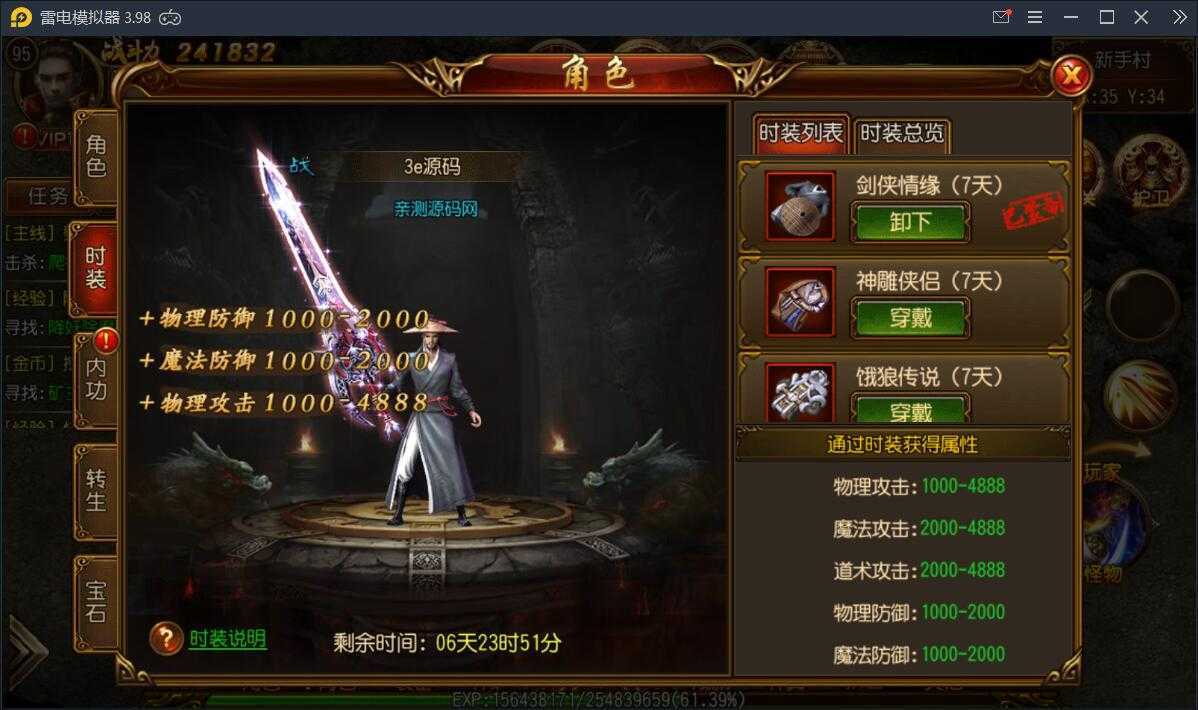Go to the 转生 side tab
Image resolution: width=1198 pixels, height=710 pixels.
click(96, 490)
